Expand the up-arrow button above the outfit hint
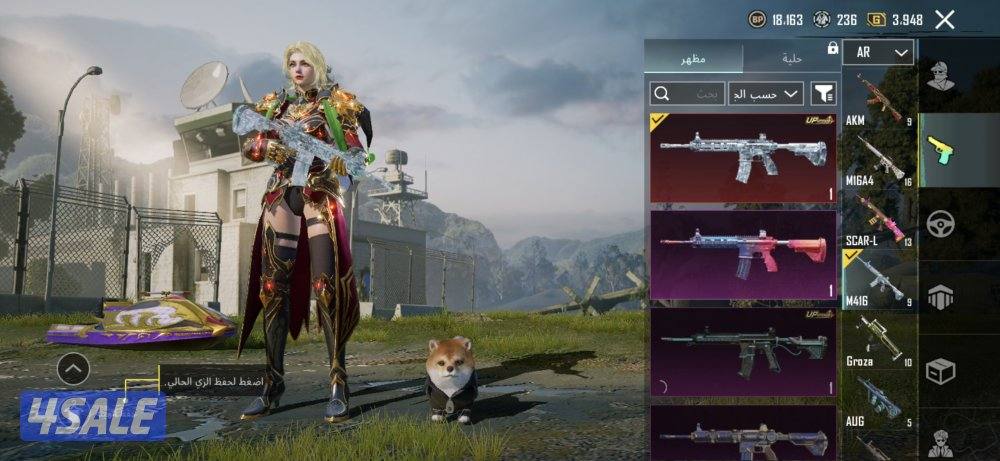 (73, 369)
